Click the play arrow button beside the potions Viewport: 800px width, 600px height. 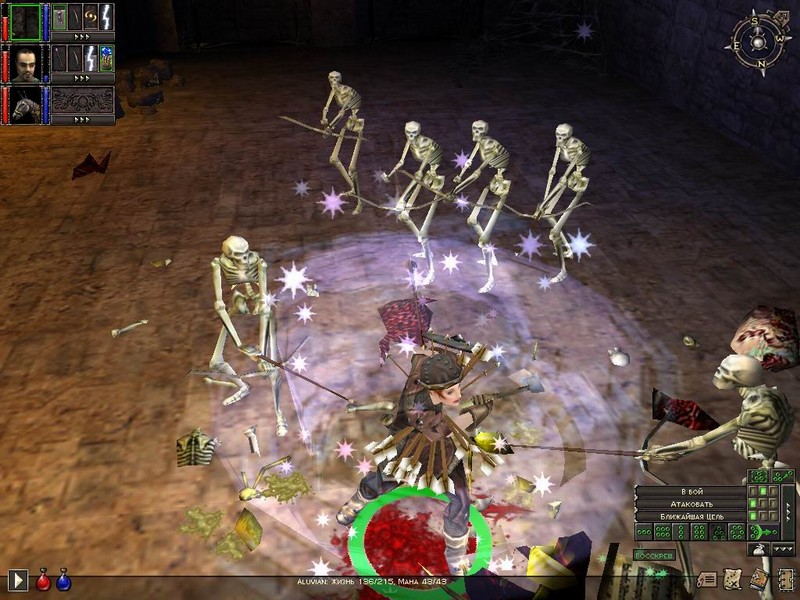click(x=17, y=579)
